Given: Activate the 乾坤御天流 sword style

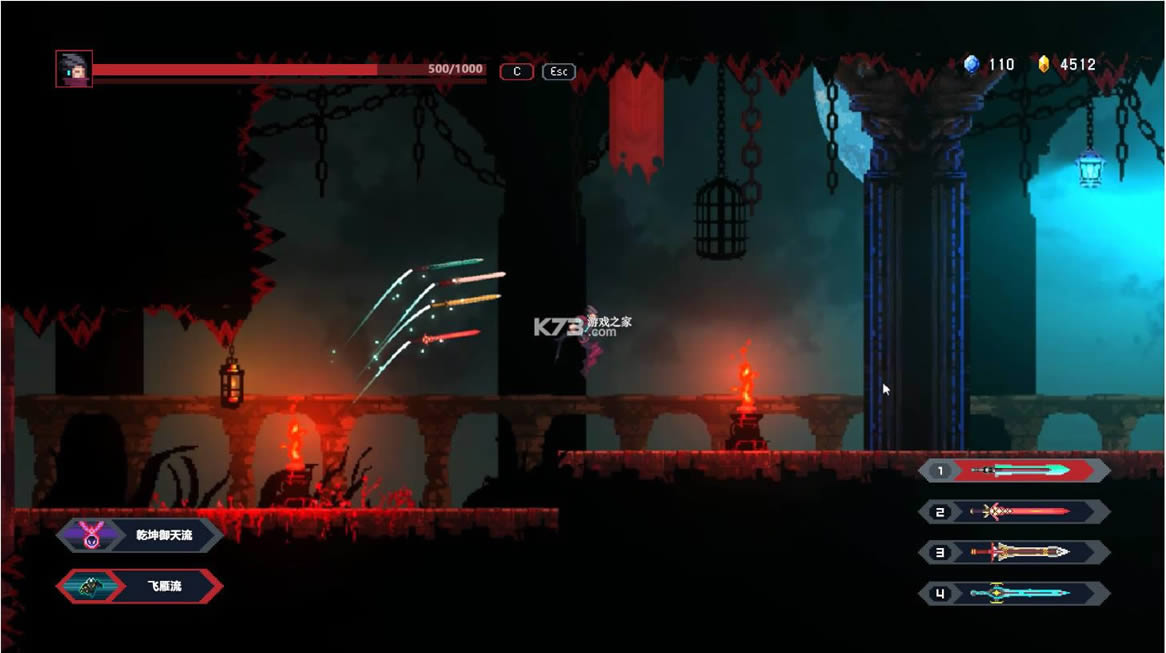Looking at the screenshot, I should (140, 535).
